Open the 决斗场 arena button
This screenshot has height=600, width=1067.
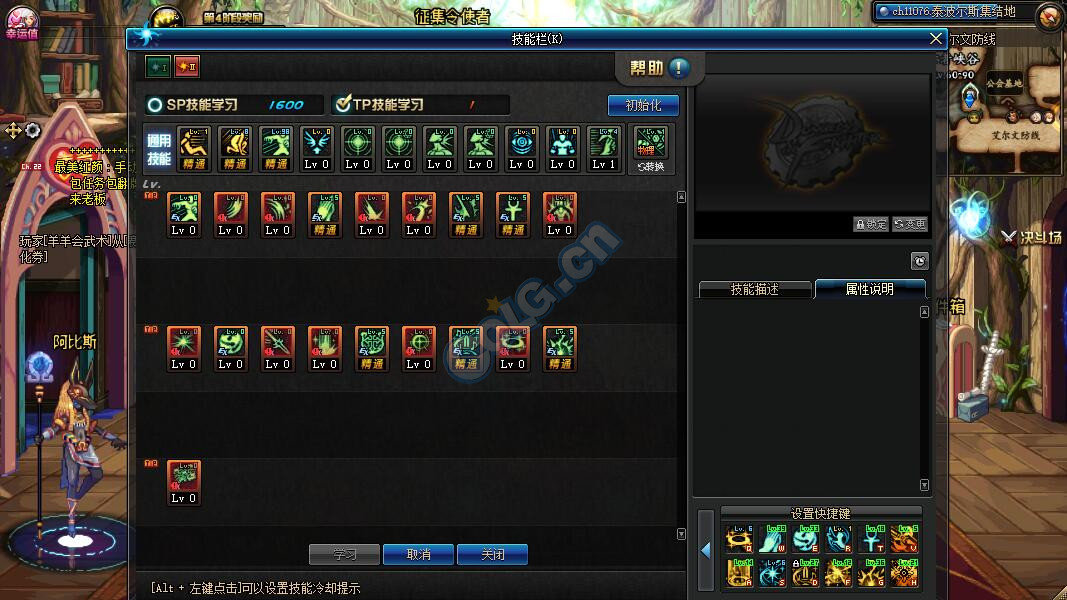1030,238
